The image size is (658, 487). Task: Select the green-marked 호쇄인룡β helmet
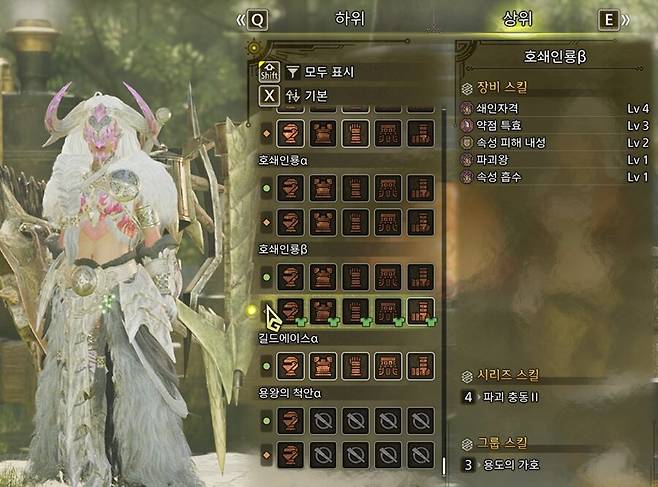(x=291, y=310)
